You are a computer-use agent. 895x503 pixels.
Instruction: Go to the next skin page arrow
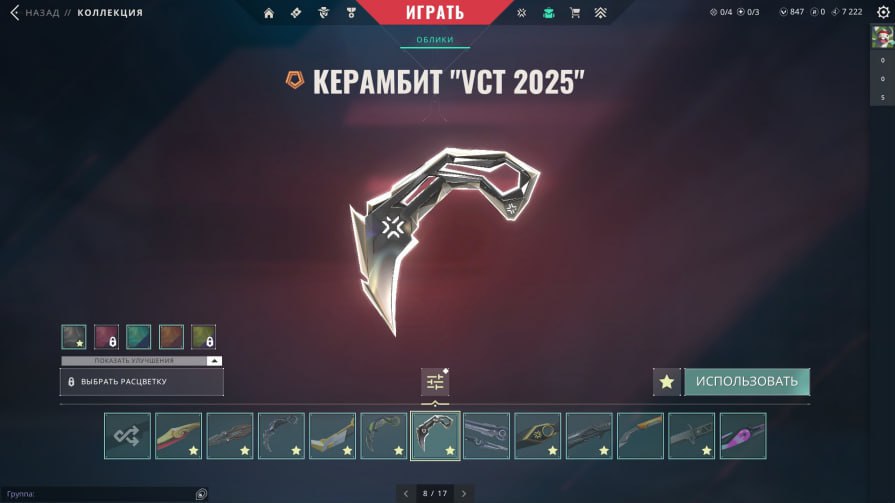coord(464,493)
